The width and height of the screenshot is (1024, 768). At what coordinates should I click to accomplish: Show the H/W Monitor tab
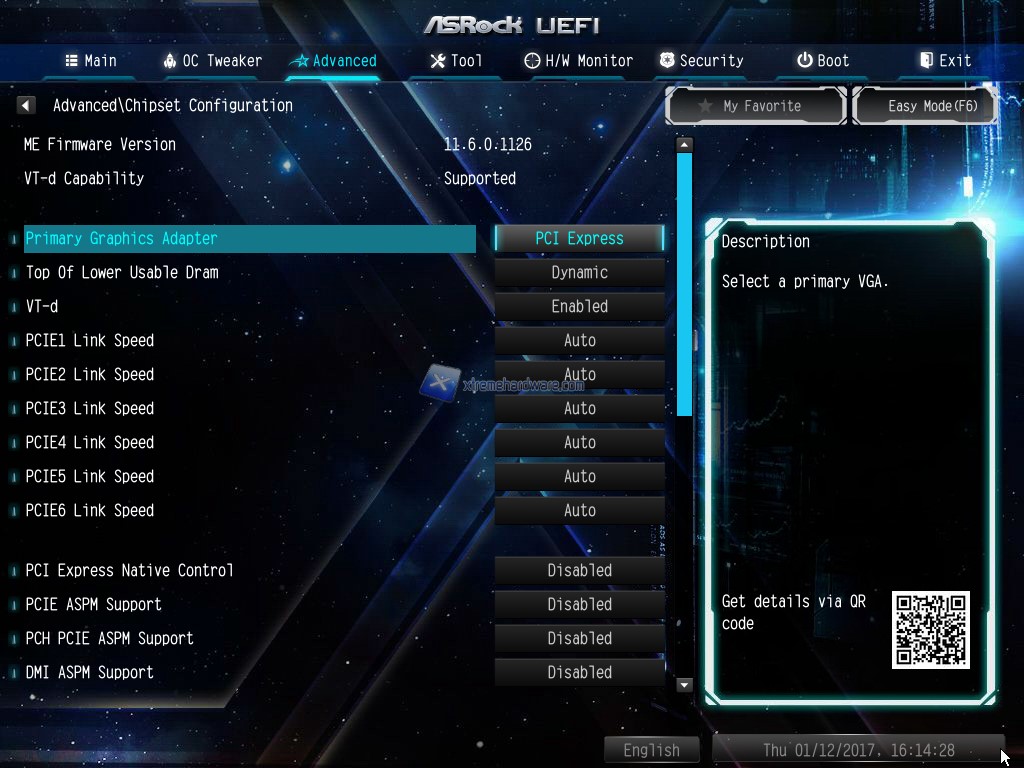click(578, 60)
